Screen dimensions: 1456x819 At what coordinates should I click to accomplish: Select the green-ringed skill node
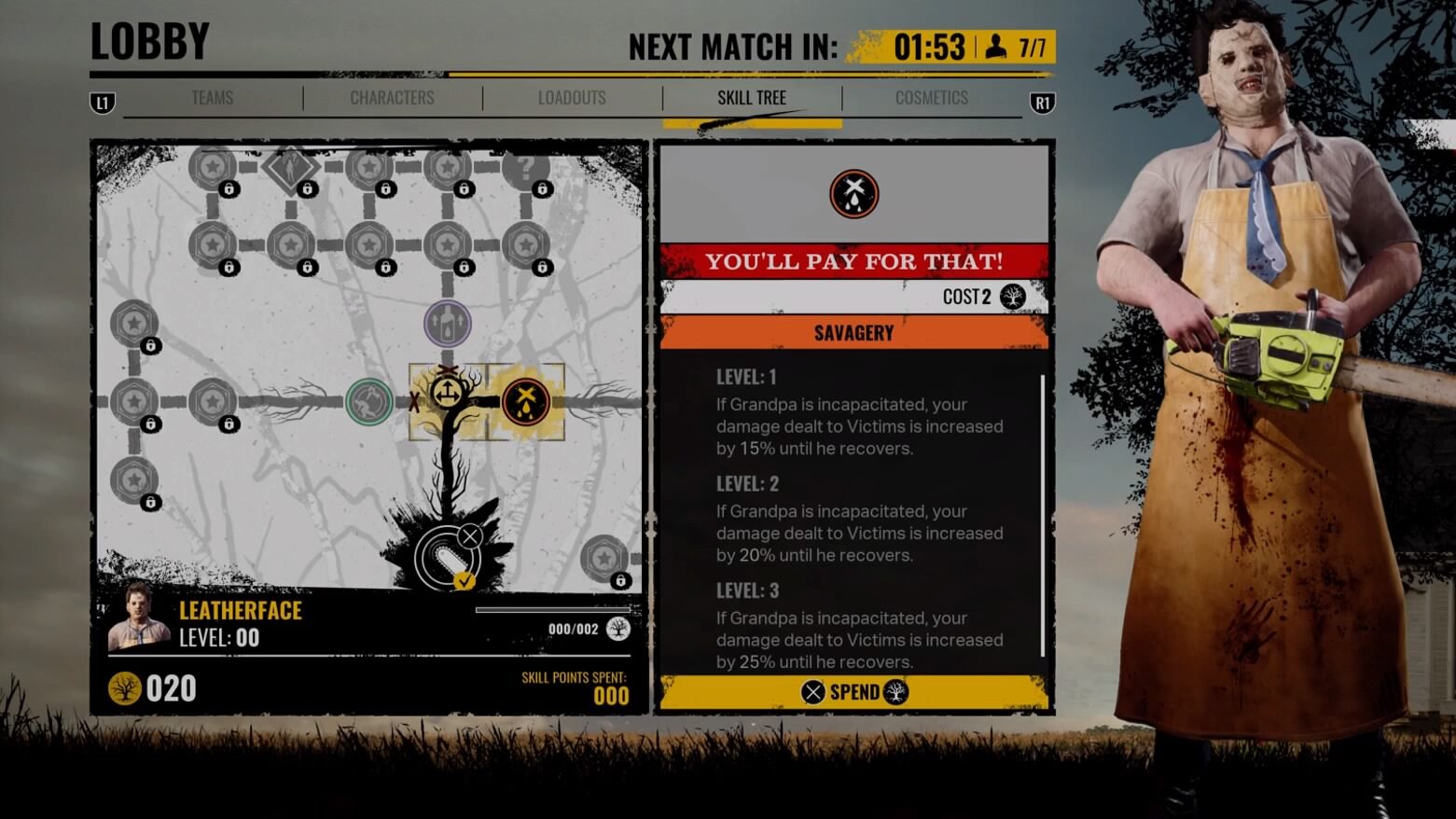(369, 402)
